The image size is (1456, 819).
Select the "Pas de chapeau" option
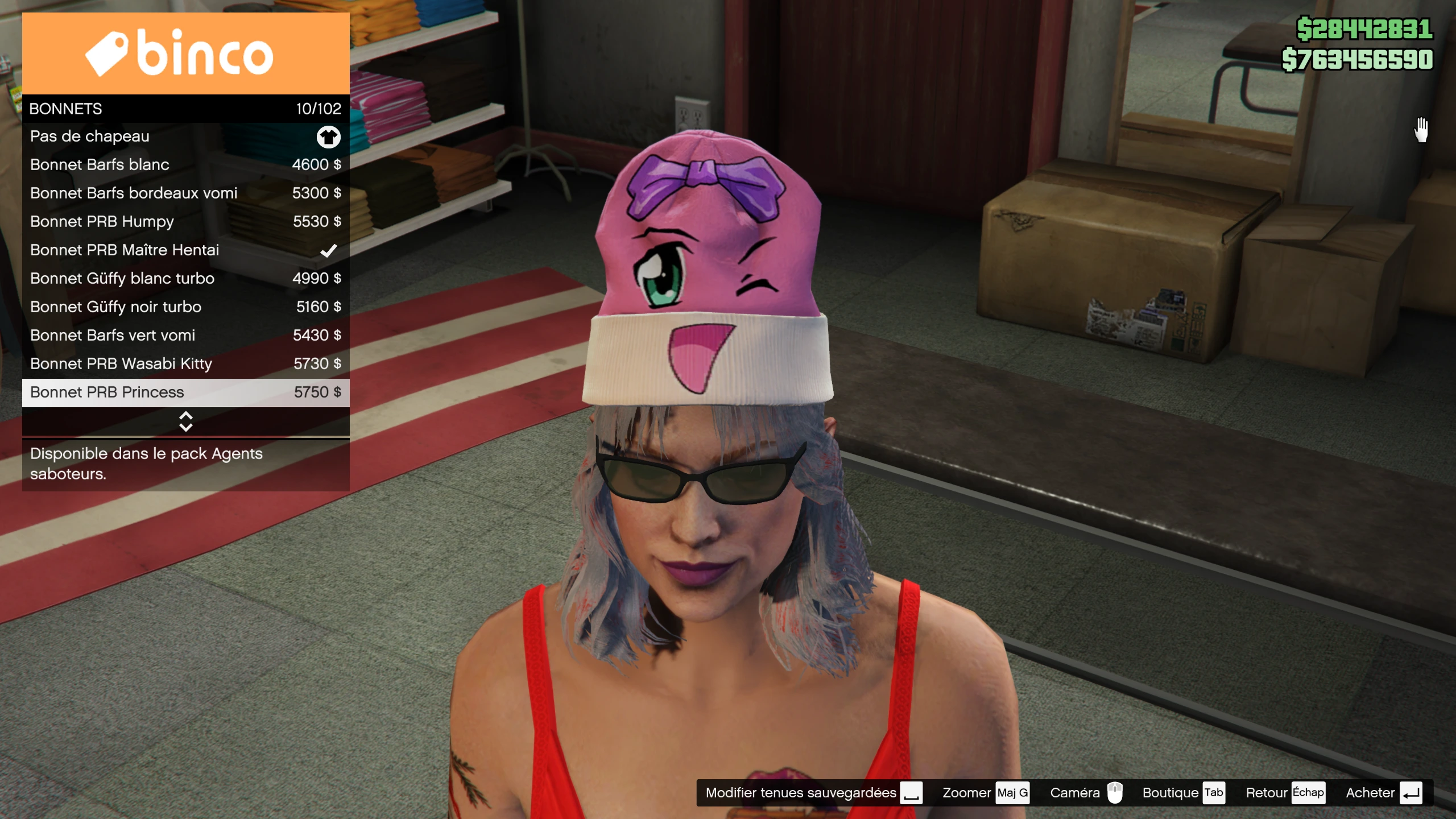click(185, 136)
